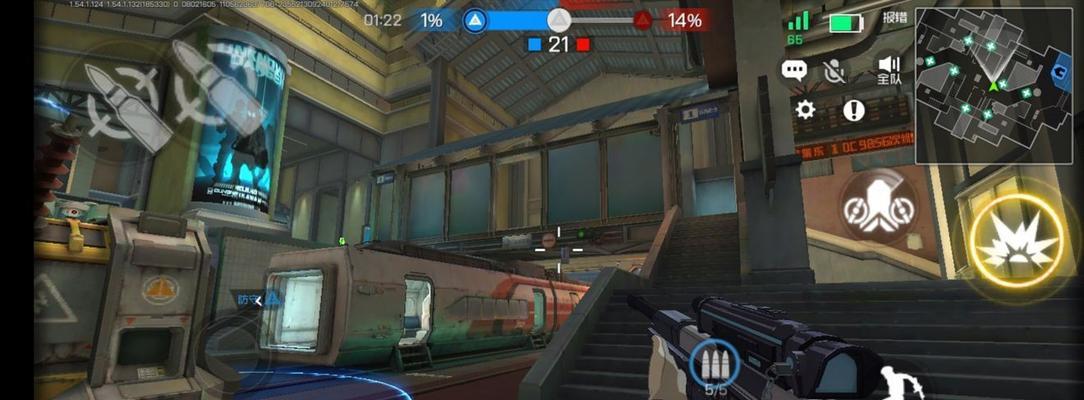
Task: Open the gear settings menu
Action: coord(805,110)
